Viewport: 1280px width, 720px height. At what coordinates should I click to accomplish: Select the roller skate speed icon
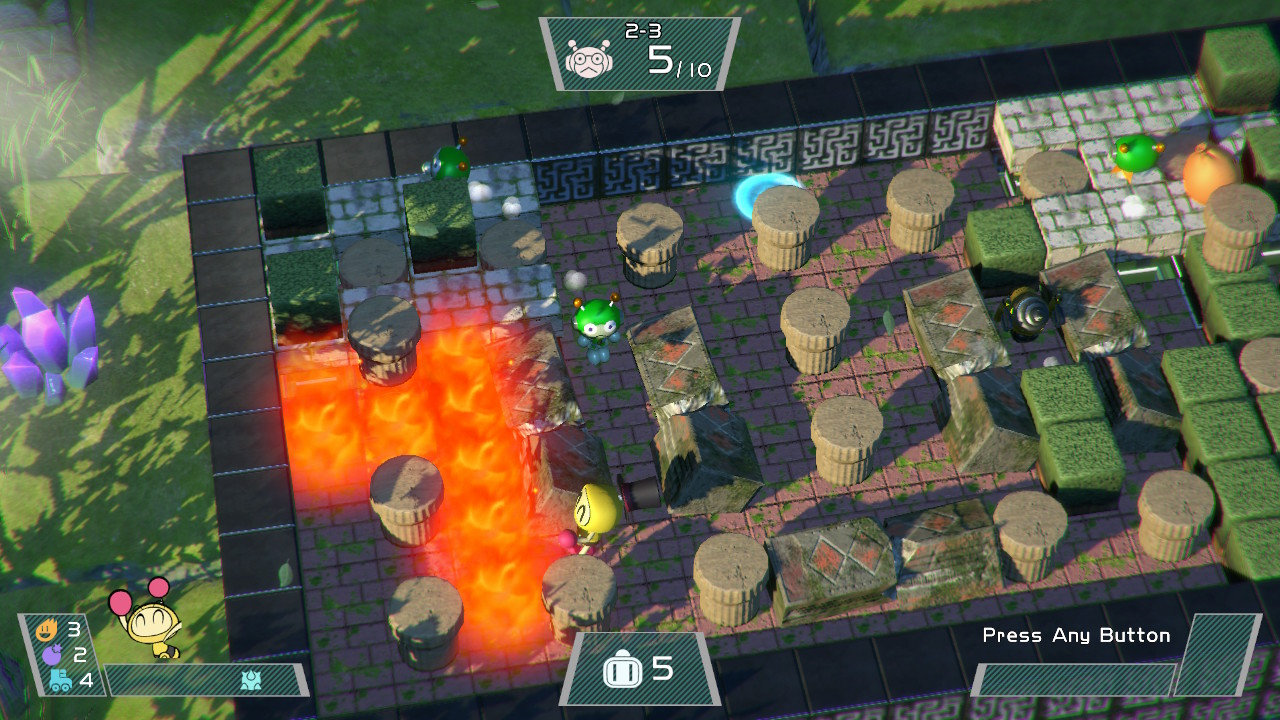point(59,681)
